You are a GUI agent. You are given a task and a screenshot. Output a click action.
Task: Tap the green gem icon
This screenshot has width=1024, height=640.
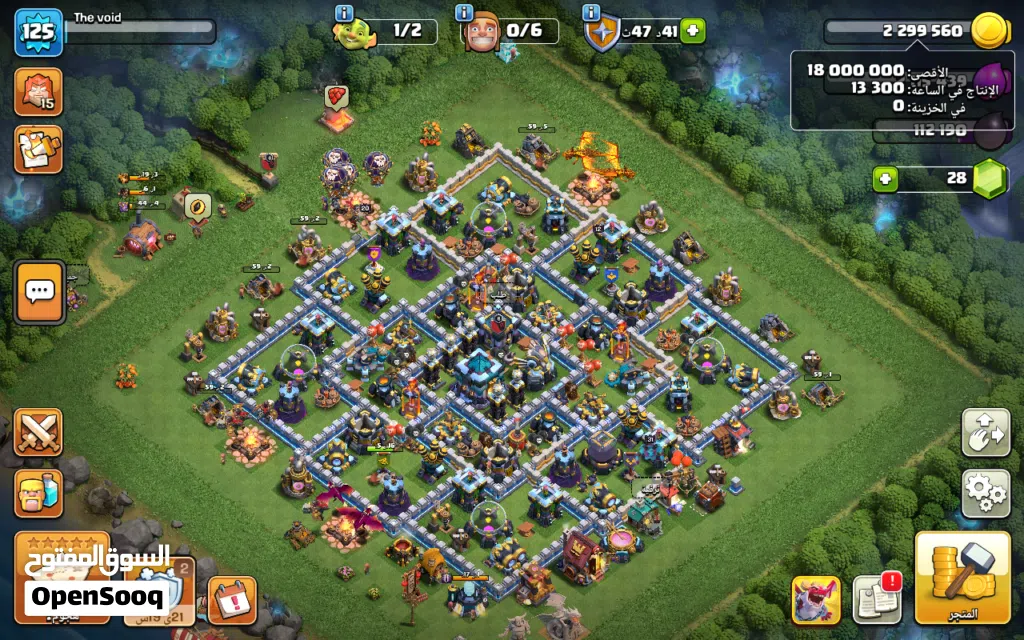click(x=989, y=178)
